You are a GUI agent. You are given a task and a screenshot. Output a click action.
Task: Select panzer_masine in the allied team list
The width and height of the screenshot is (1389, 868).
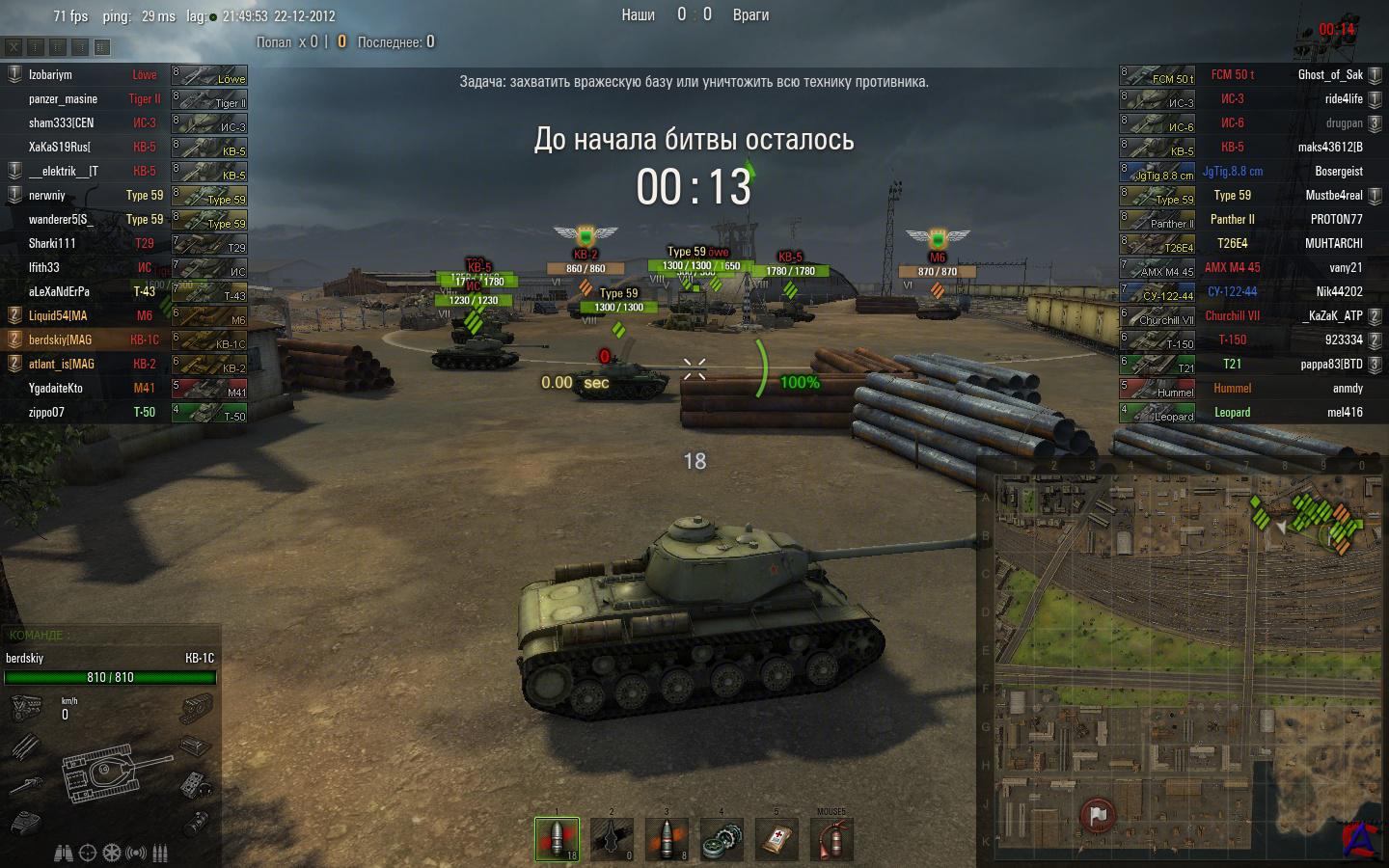pos(63,98)
